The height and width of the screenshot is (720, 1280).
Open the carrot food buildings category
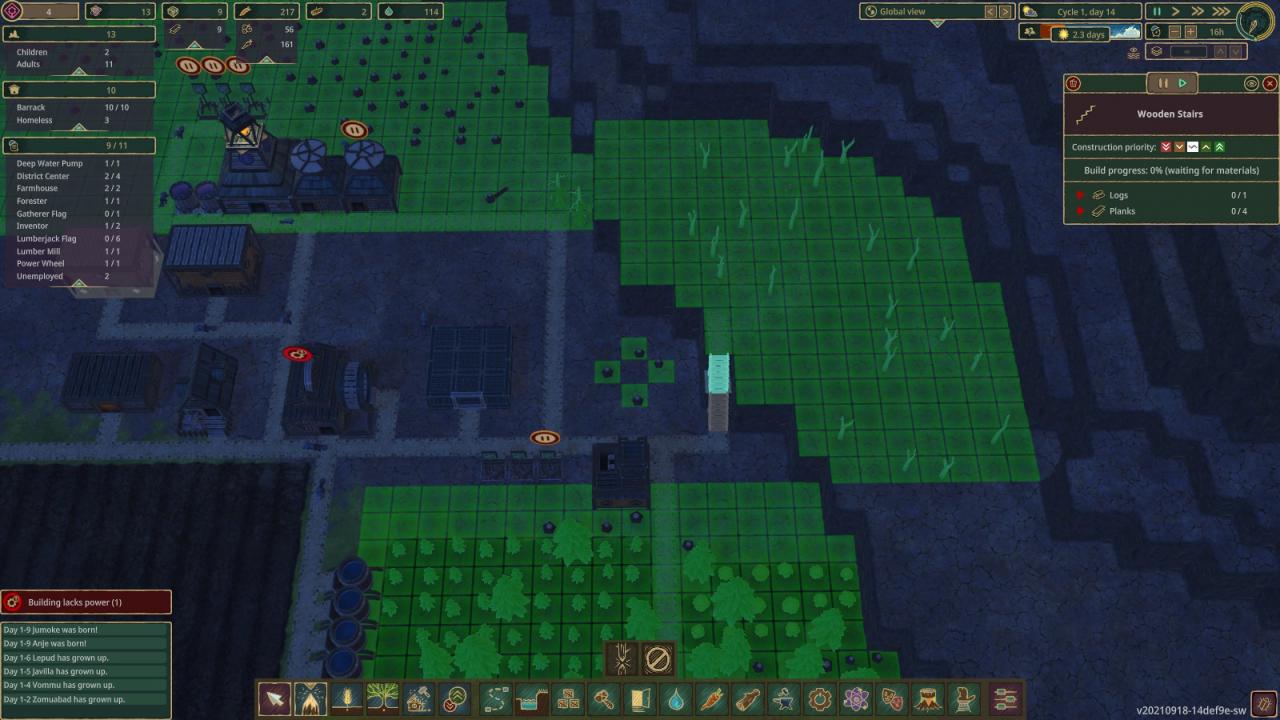click(x=712, y=698)
